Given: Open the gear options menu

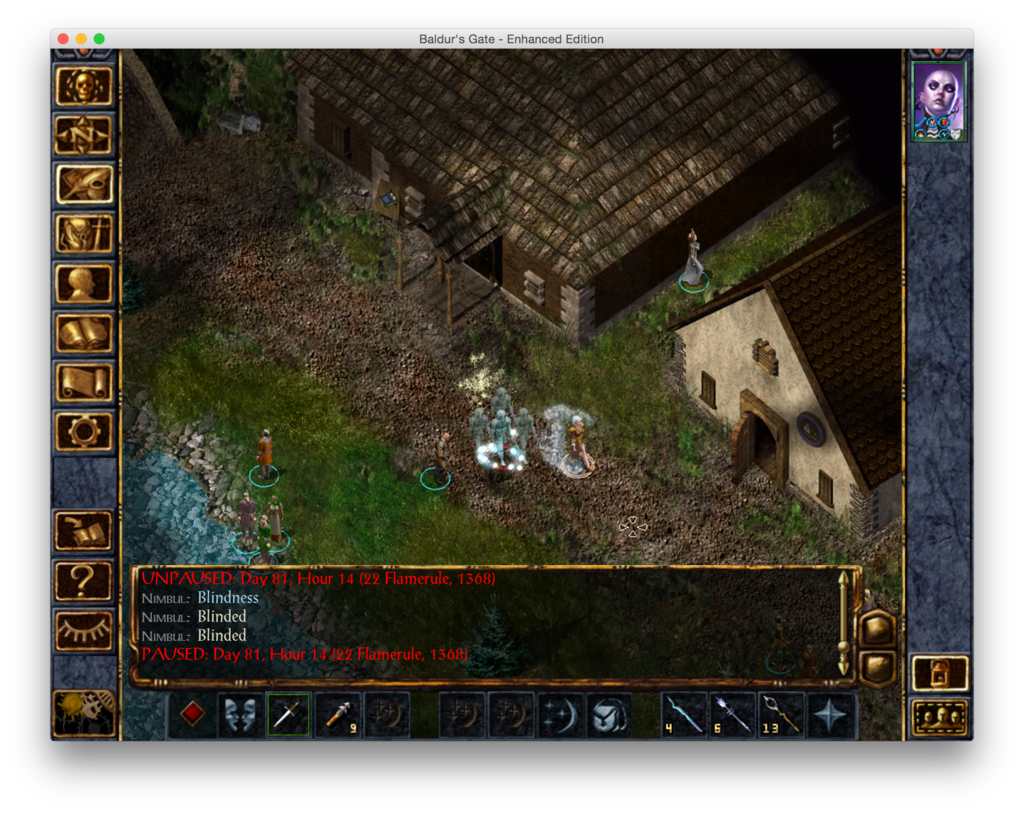Looking at the screenshot, I should coord(84,431).
